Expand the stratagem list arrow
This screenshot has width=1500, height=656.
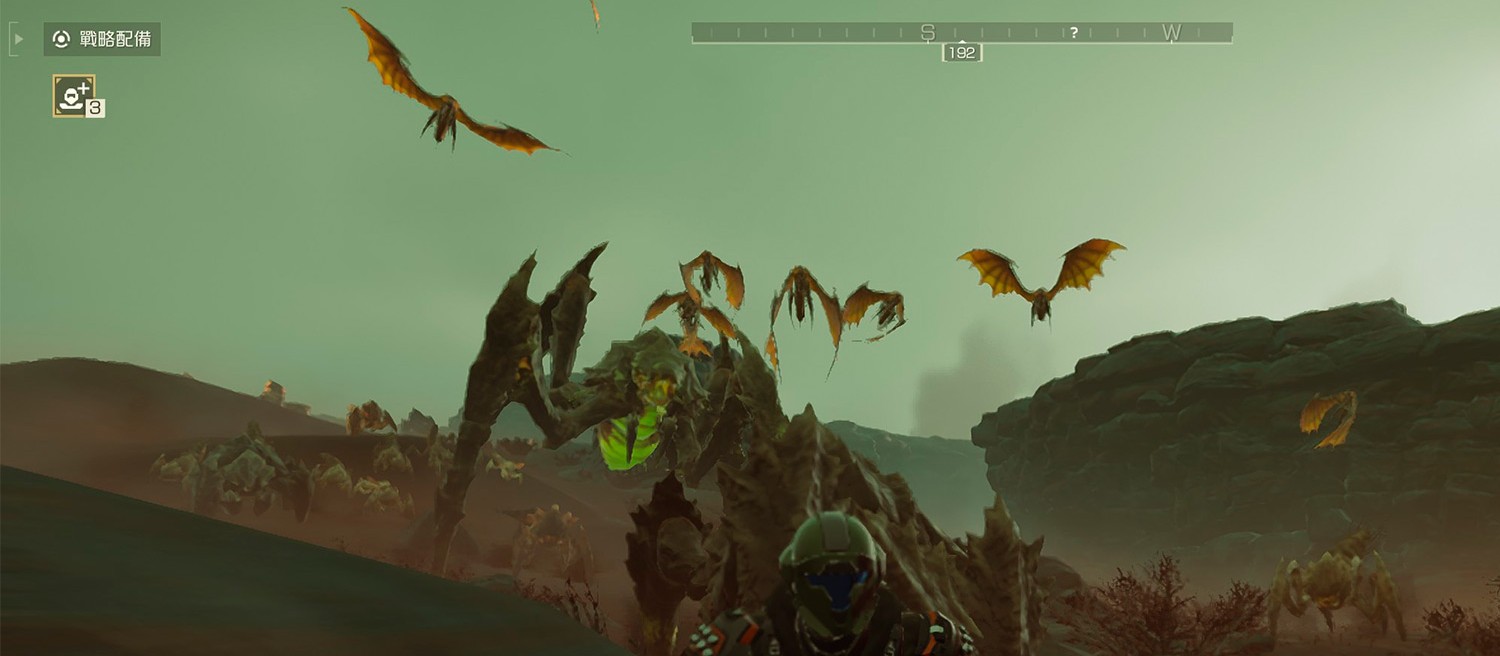point(18,39)
